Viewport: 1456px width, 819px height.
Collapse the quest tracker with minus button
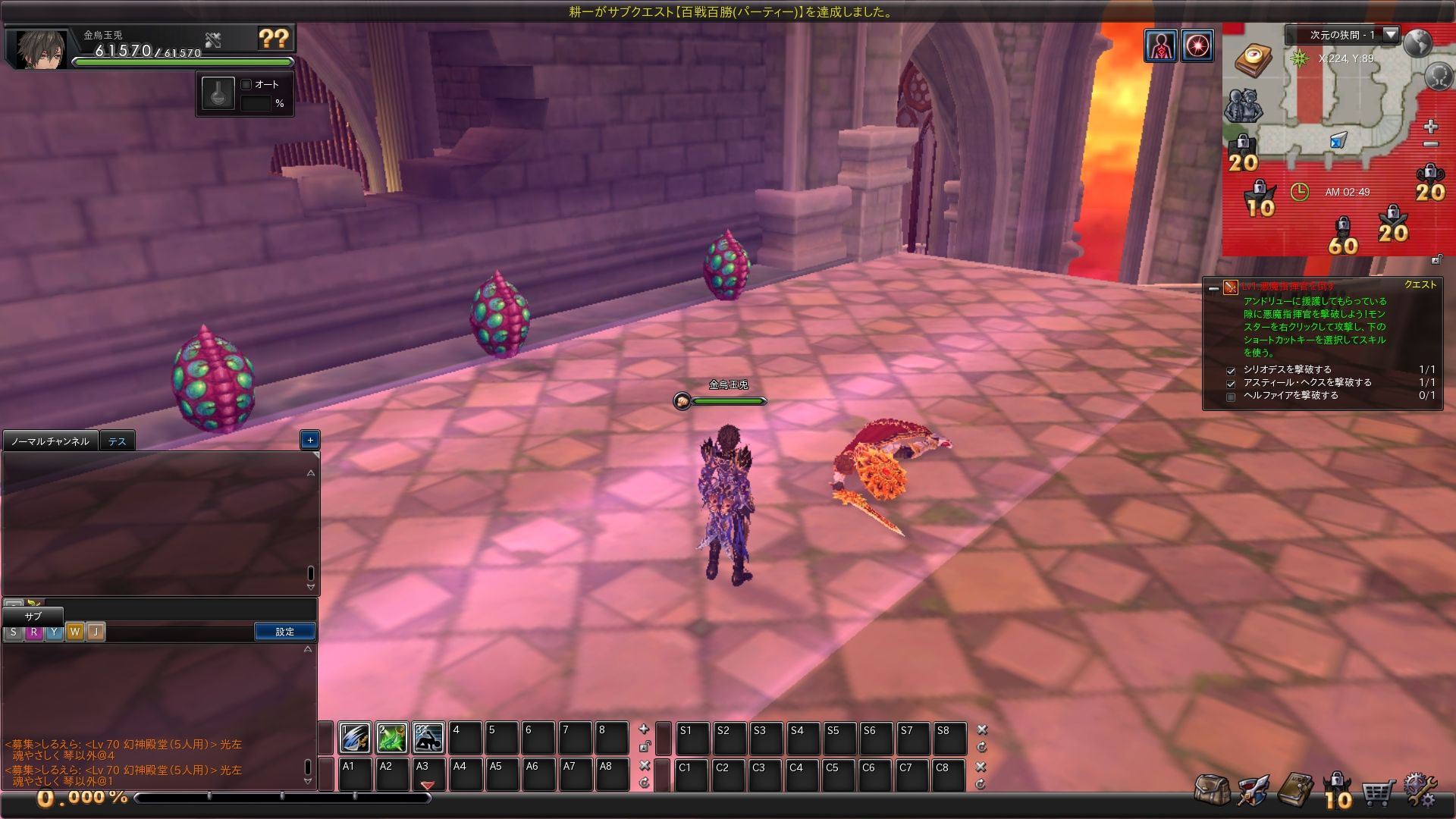pyautogui.click(x=1213, y=288)
